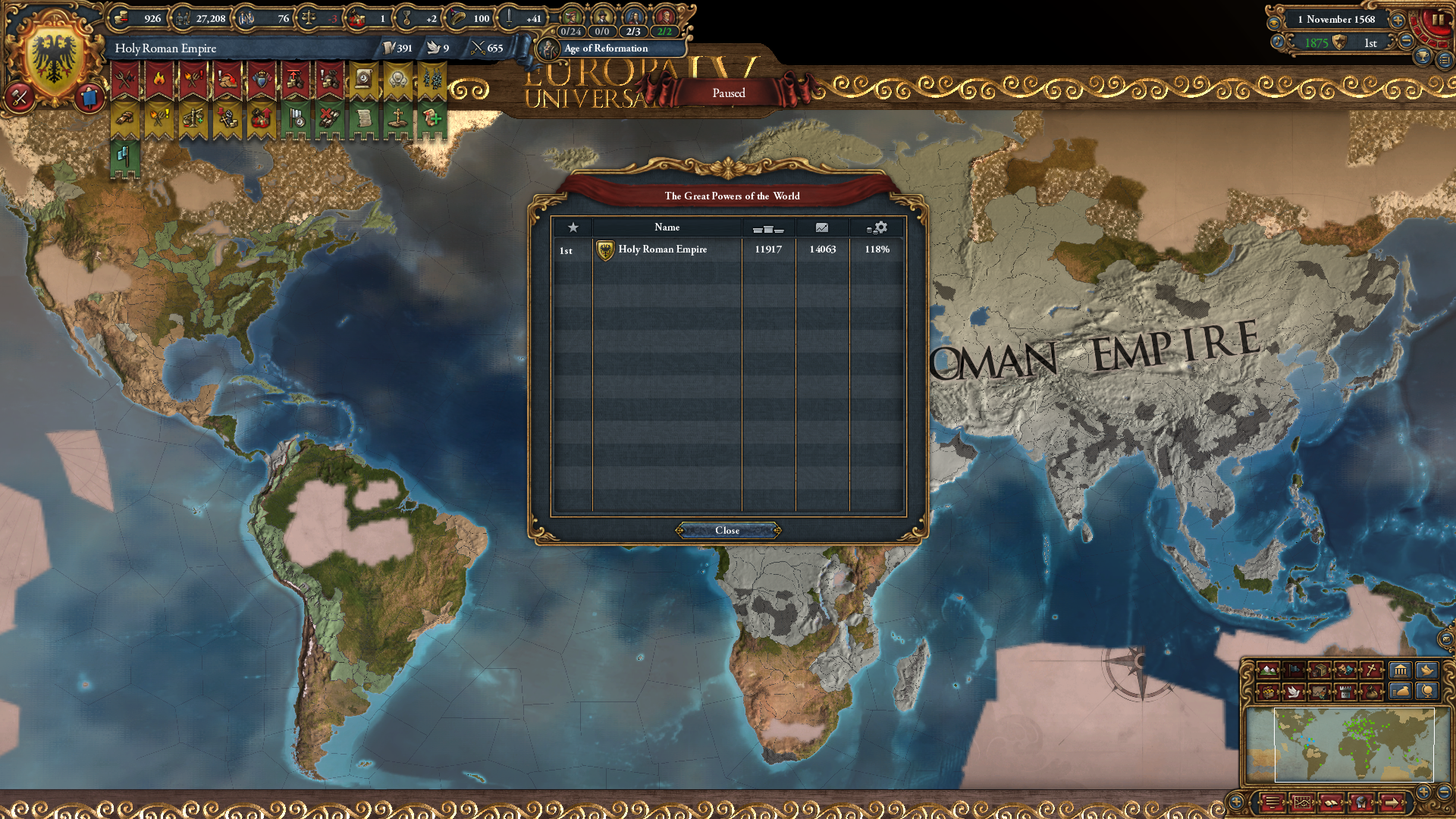Open the ledger via bank building icon

(x=1400, y=670)
